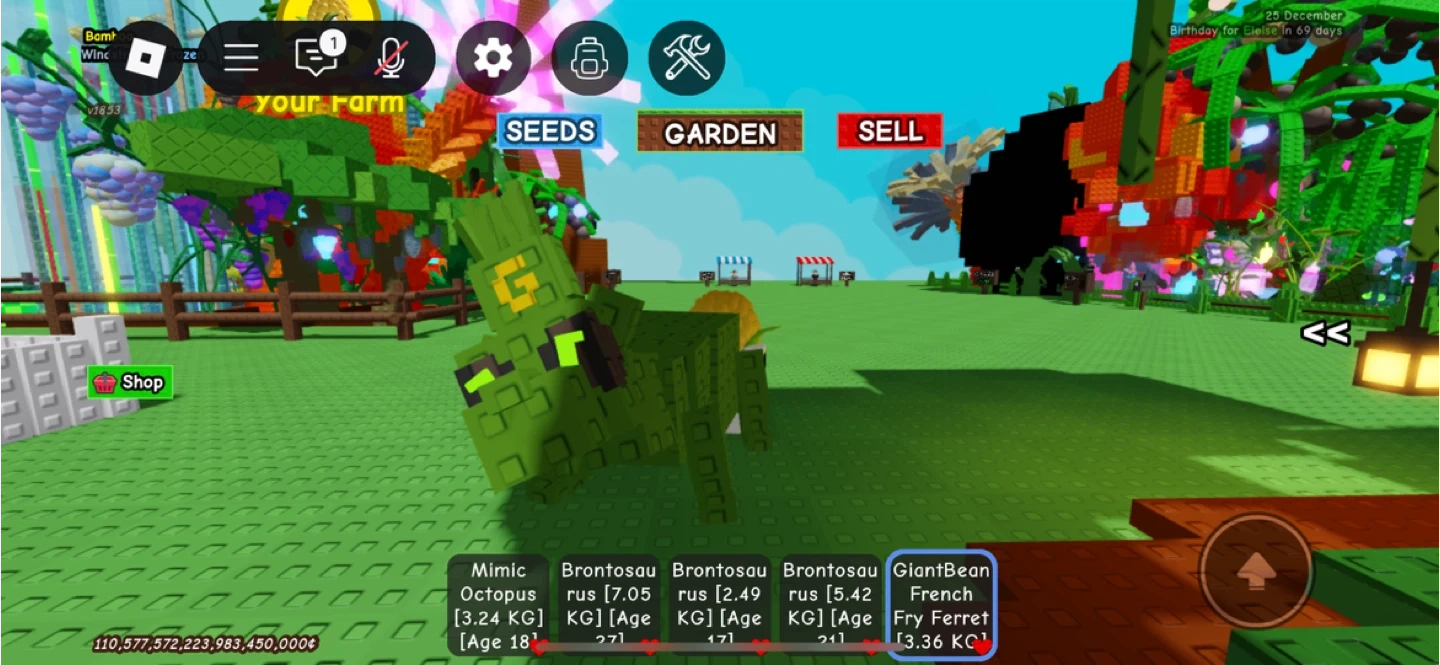Viewport: 1440px width, 665px height.
Task: Open the backpack inventory
Action: pos(590,58)
